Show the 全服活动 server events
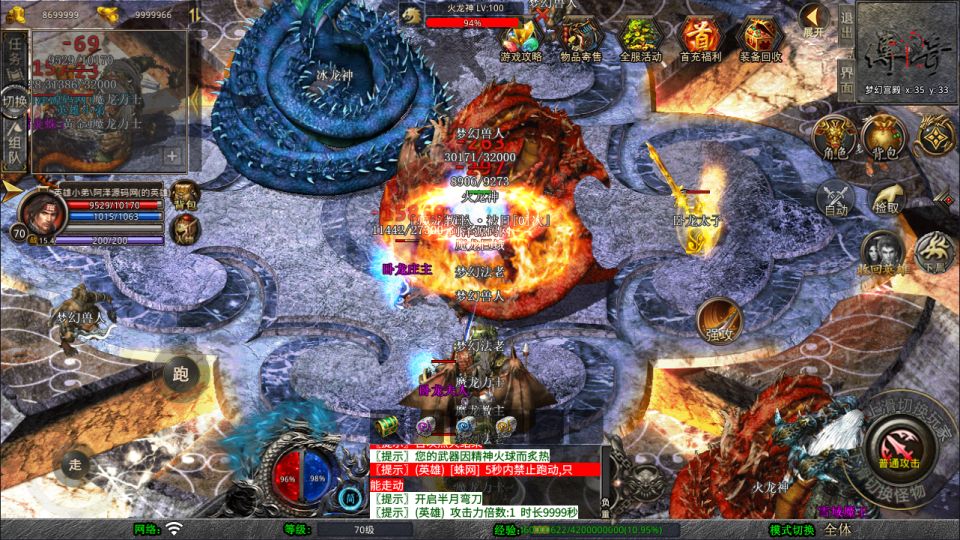960x540 pixels. pos(641,38)
